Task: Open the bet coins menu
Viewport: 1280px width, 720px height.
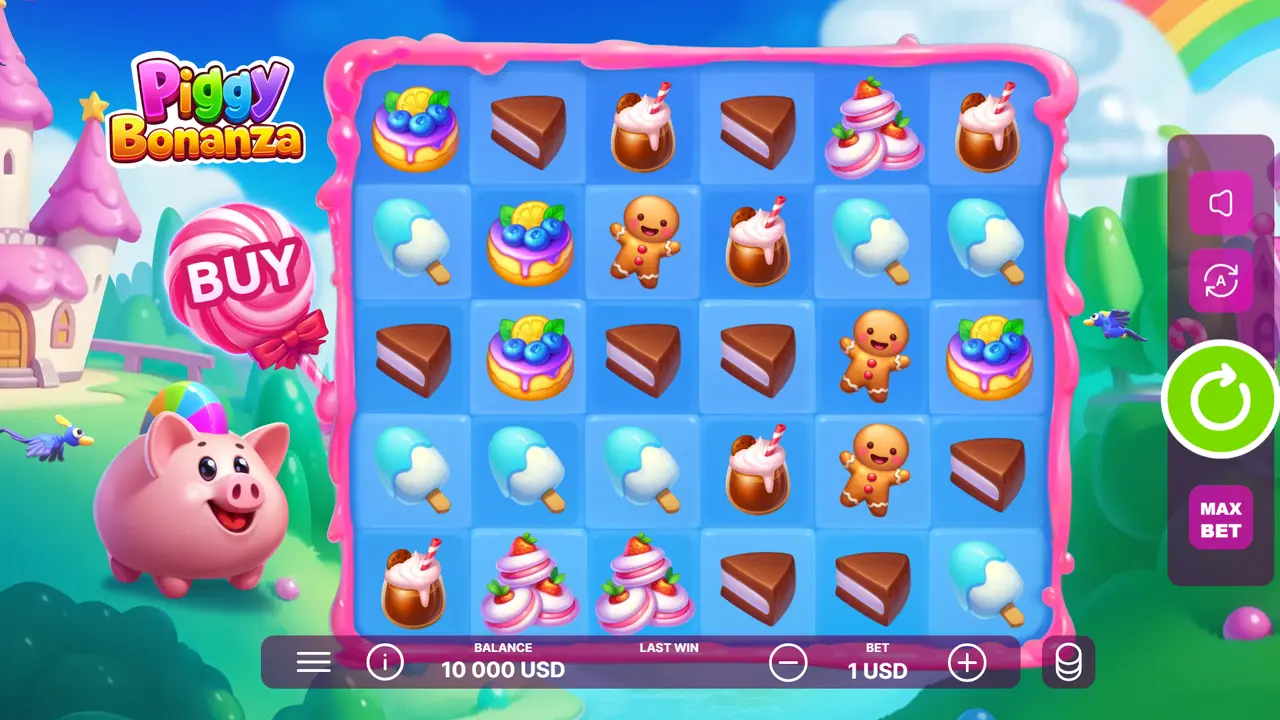Action: [x=1068, y=661]
